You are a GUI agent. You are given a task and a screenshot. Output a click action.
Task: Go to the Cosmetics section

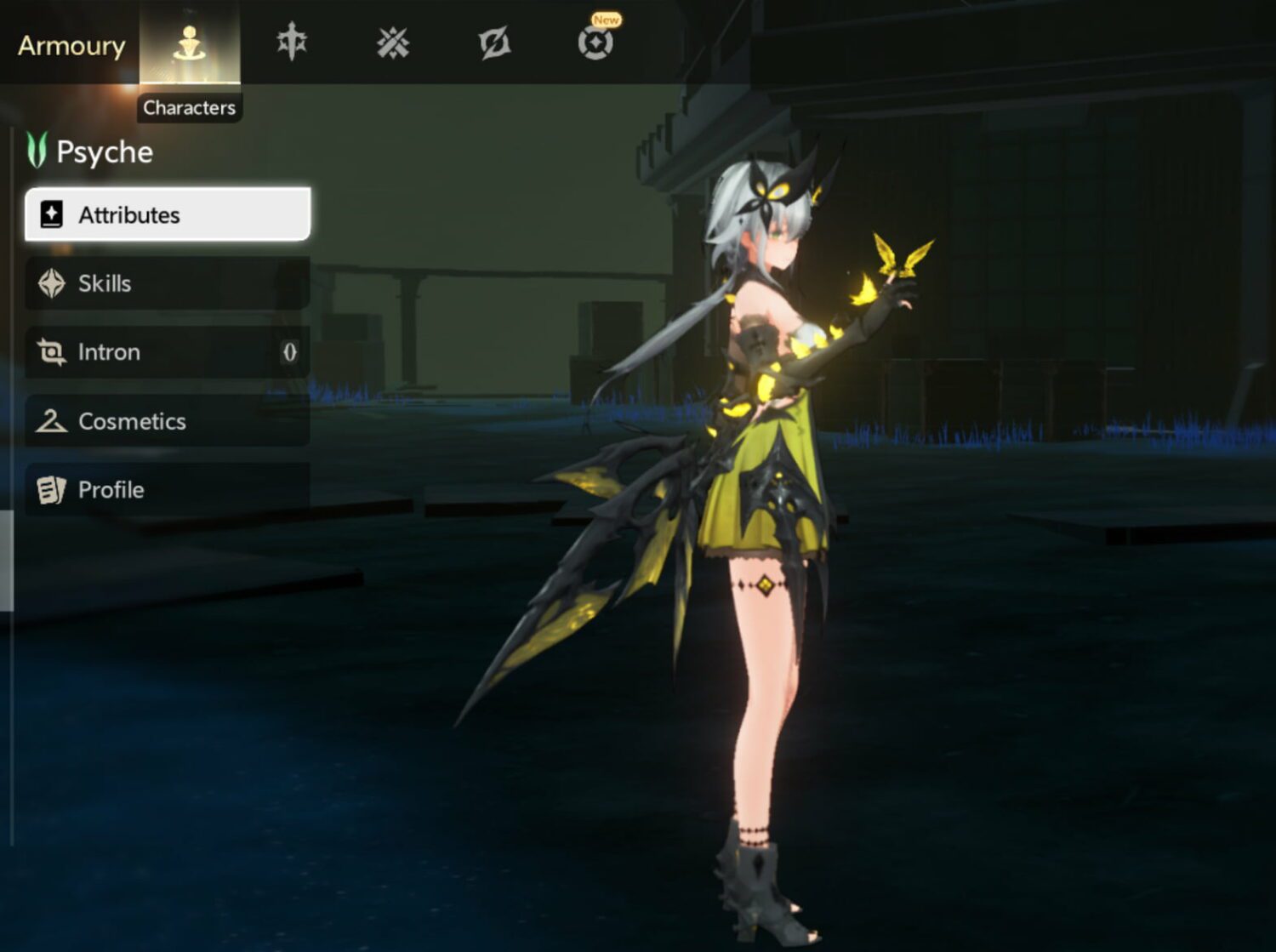(168, 421)
